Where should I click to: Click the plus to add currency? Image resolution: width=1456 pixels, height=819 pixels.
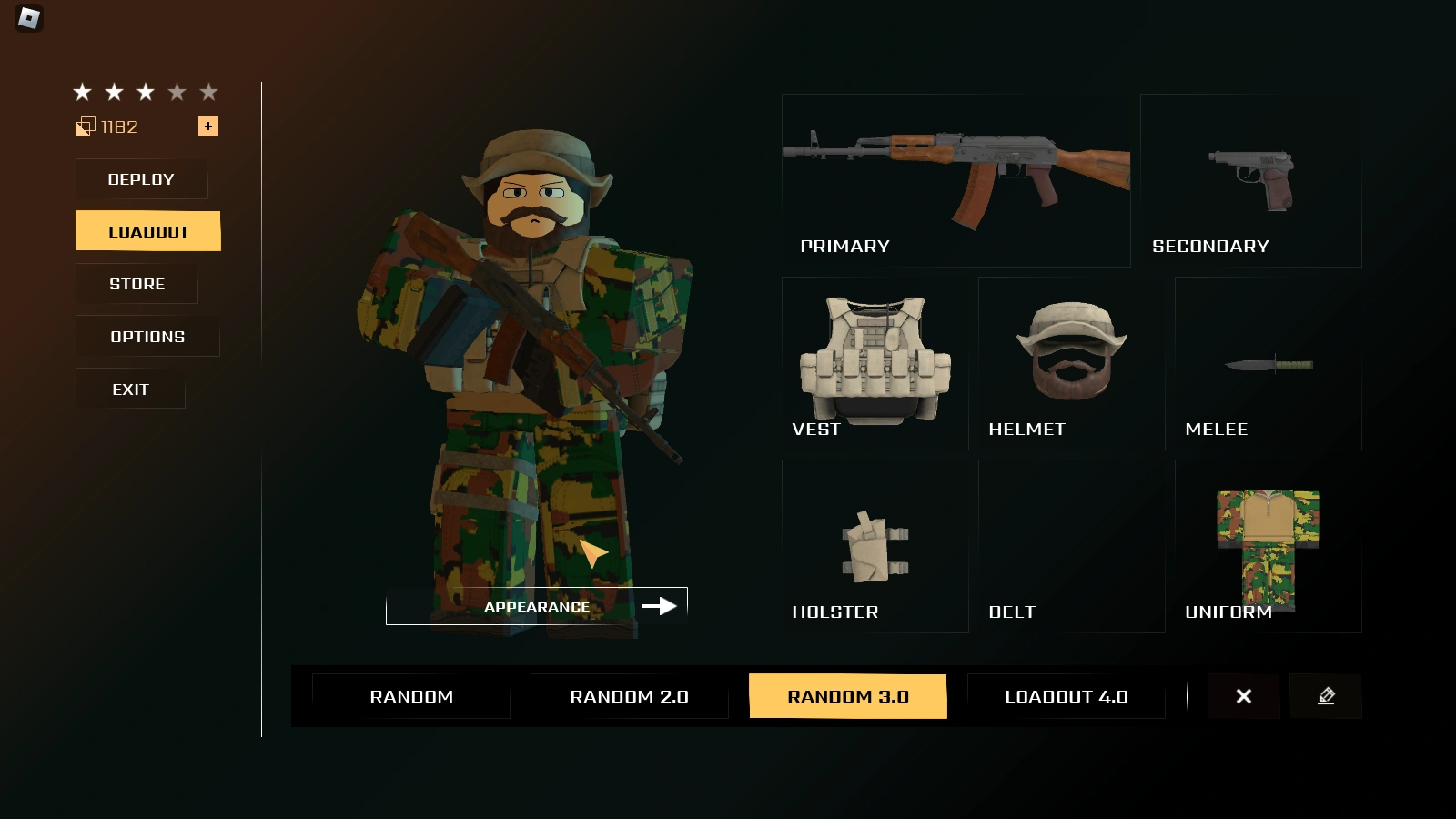(x=209, y=126)
